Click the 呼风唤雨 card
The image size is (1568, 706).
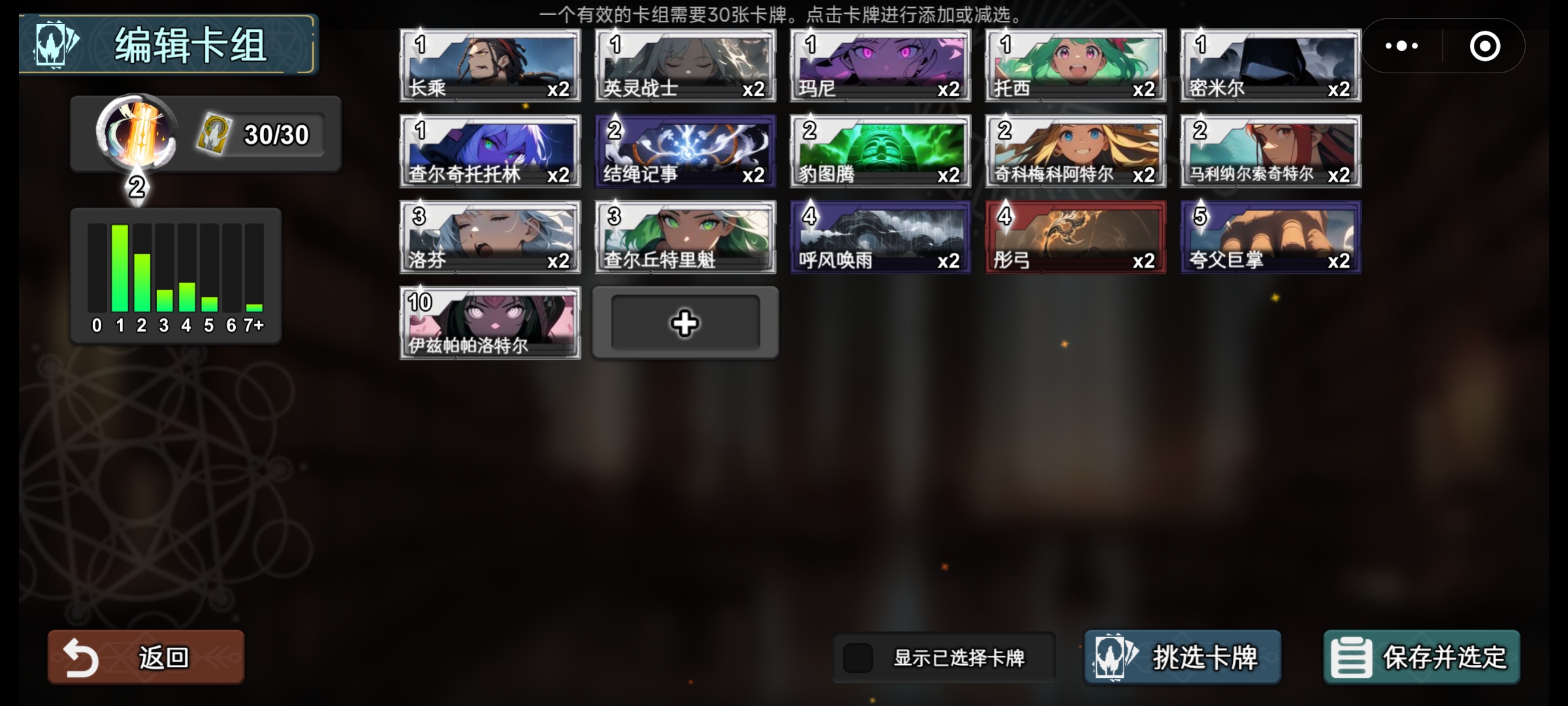pyautogui.click(x=879, y=237)
